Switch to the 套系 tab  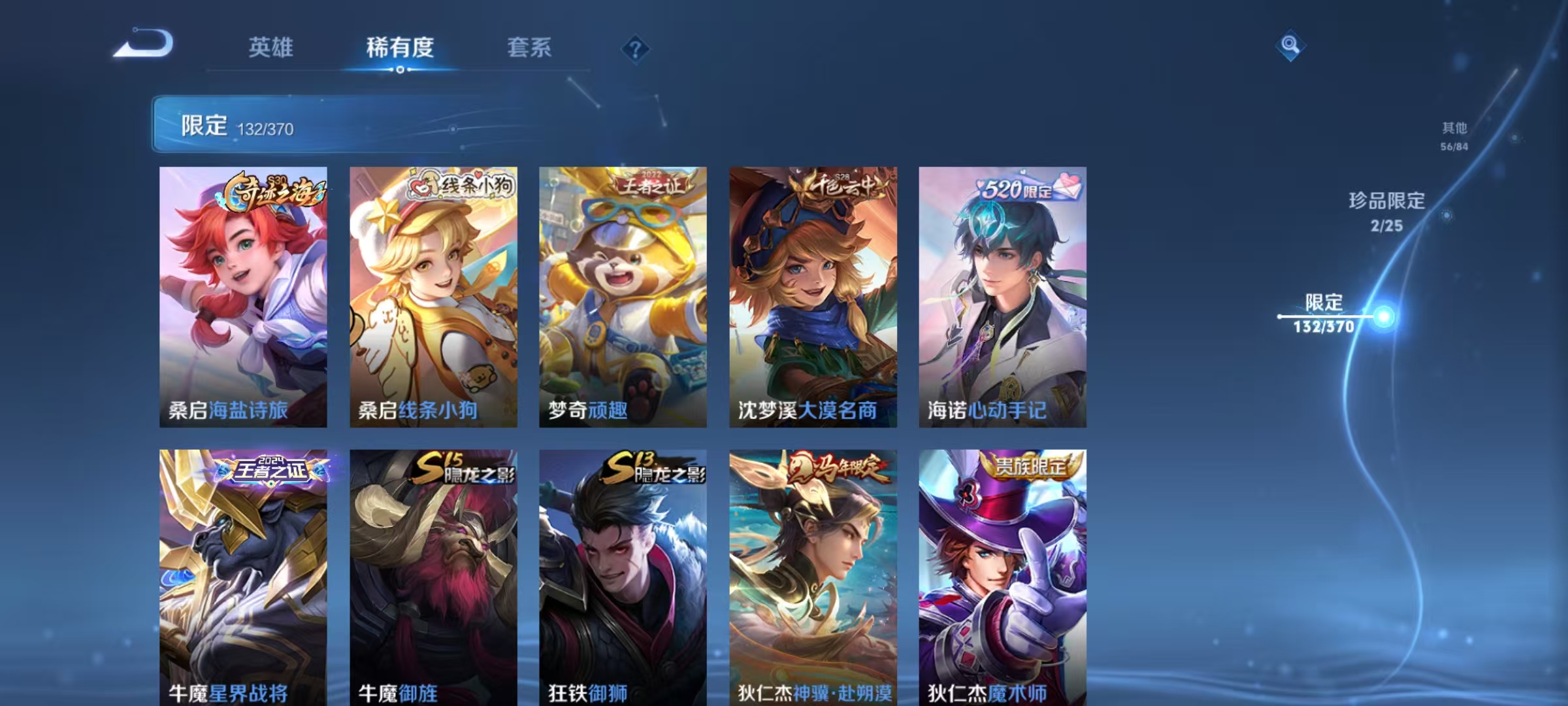point(530,47)
